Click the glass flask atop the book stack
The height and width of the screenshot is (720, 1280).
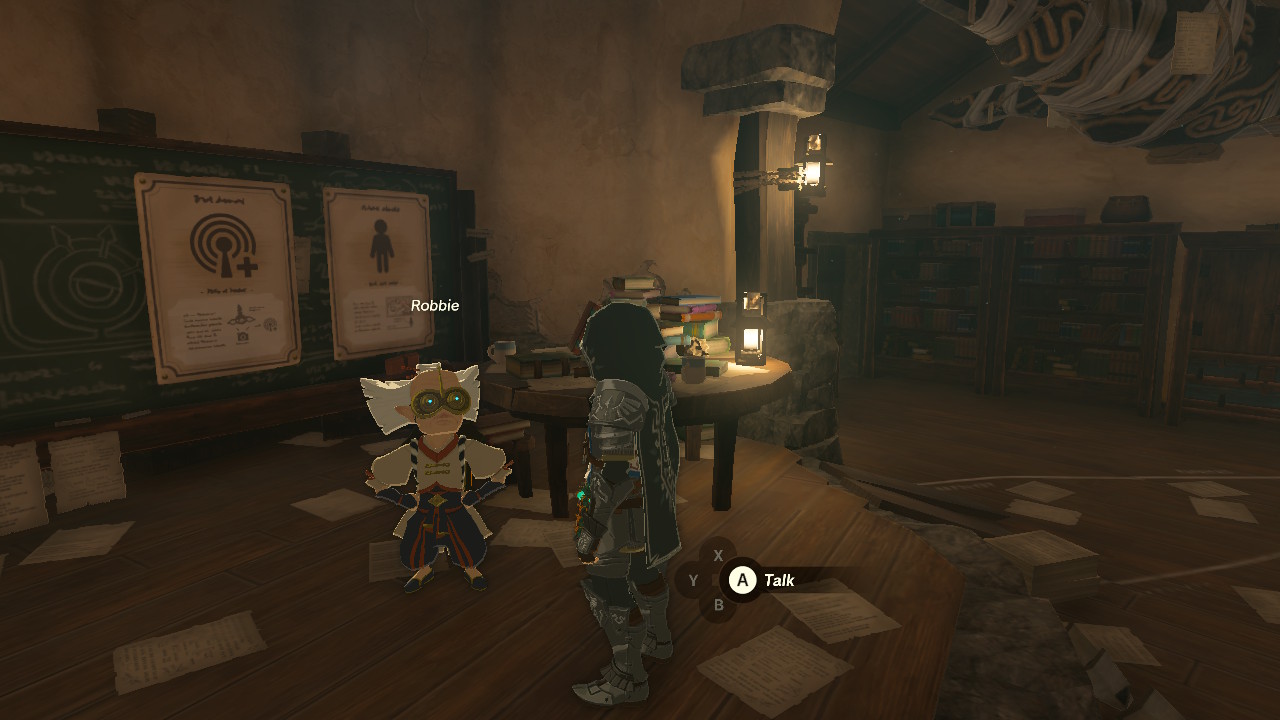(x=652, y=274)
